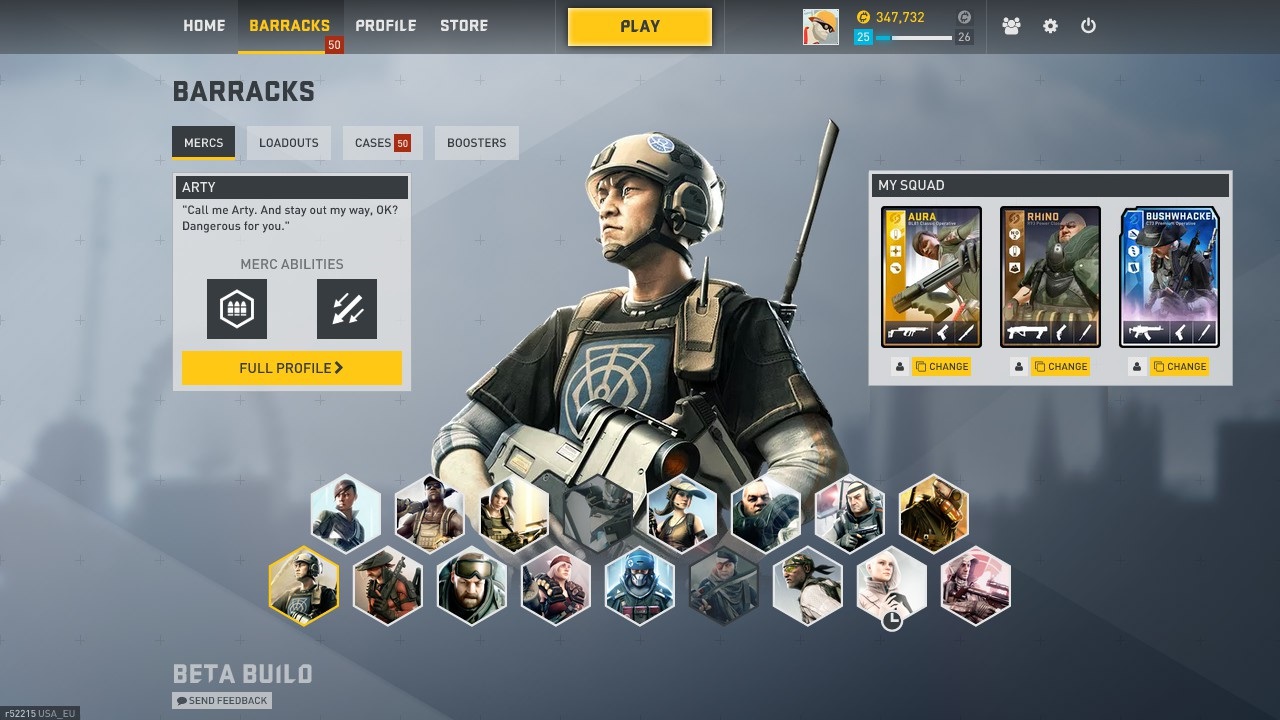
Task: Open the Store menu
Action: coord(464,26)
